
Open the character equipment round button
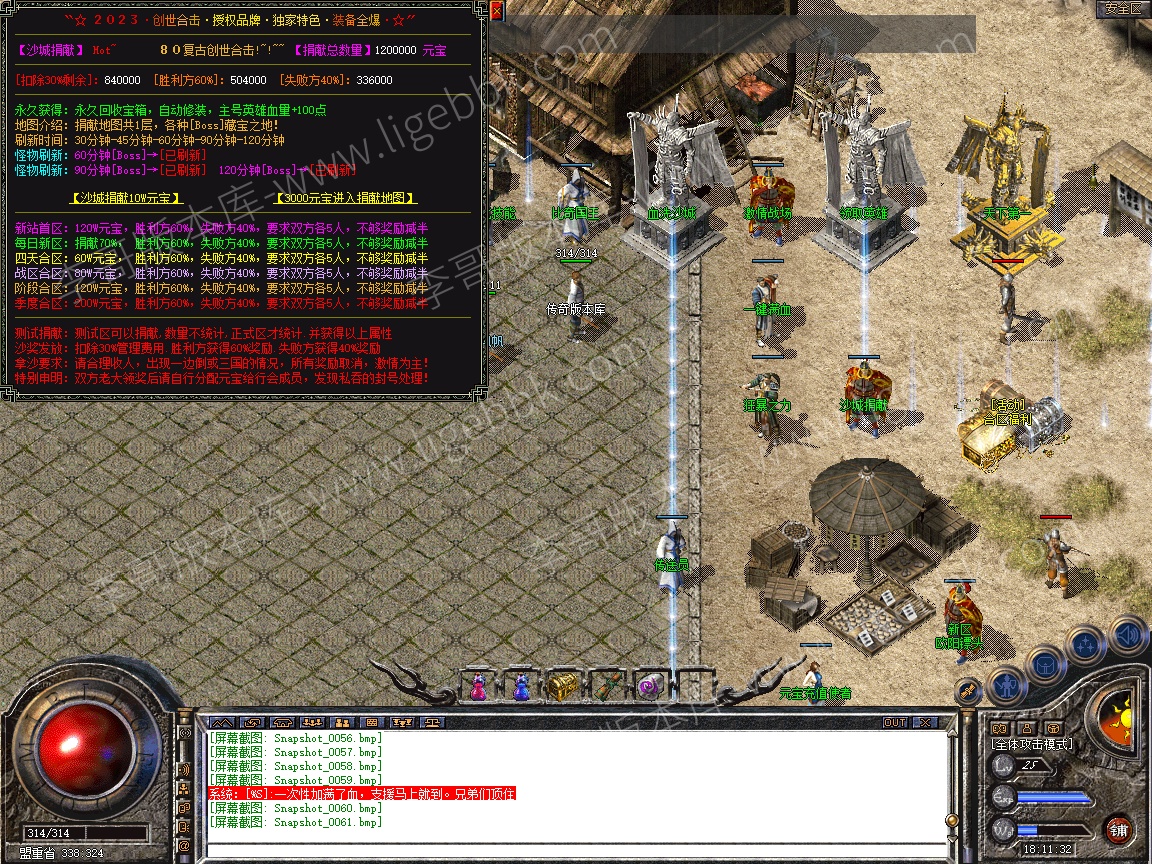[x=1005, y=686]
